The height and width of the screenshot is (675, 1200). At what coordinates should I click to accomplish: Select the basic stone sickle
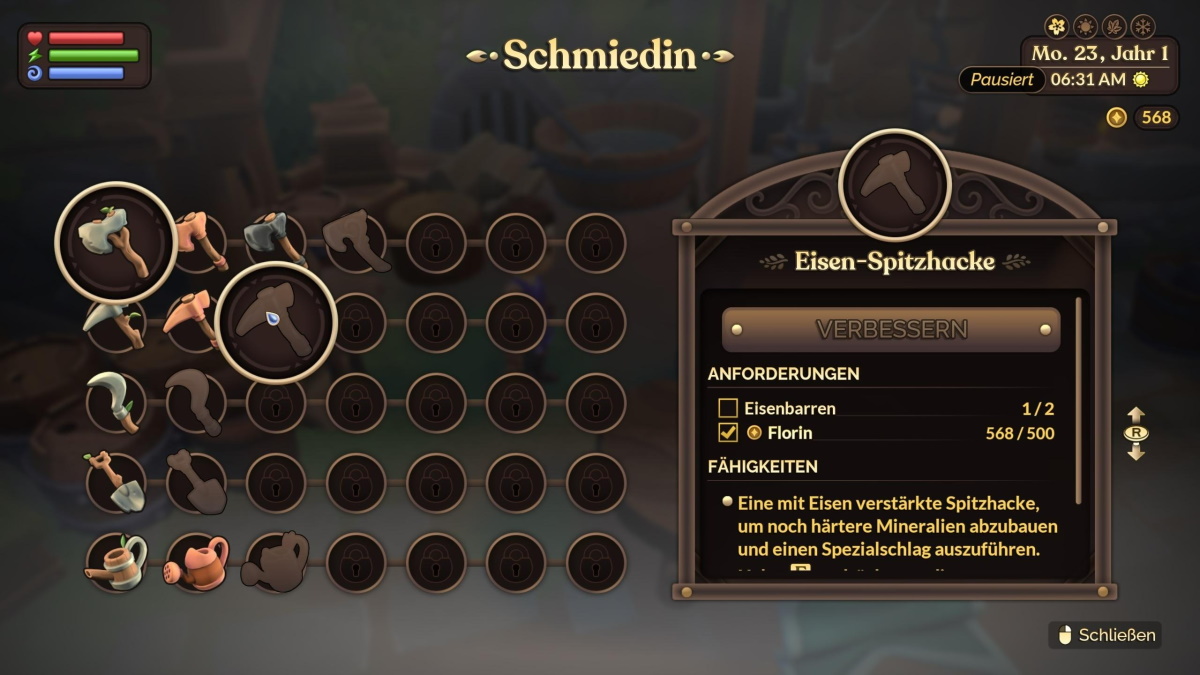[x=116, y=402]
